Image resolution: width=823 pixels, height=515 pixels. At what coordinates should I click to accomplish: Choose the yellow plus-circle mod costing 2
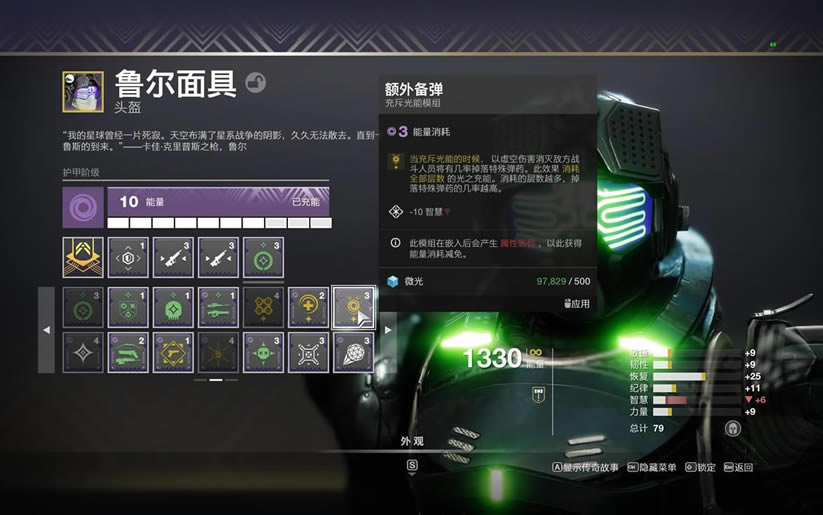(308, 307)
